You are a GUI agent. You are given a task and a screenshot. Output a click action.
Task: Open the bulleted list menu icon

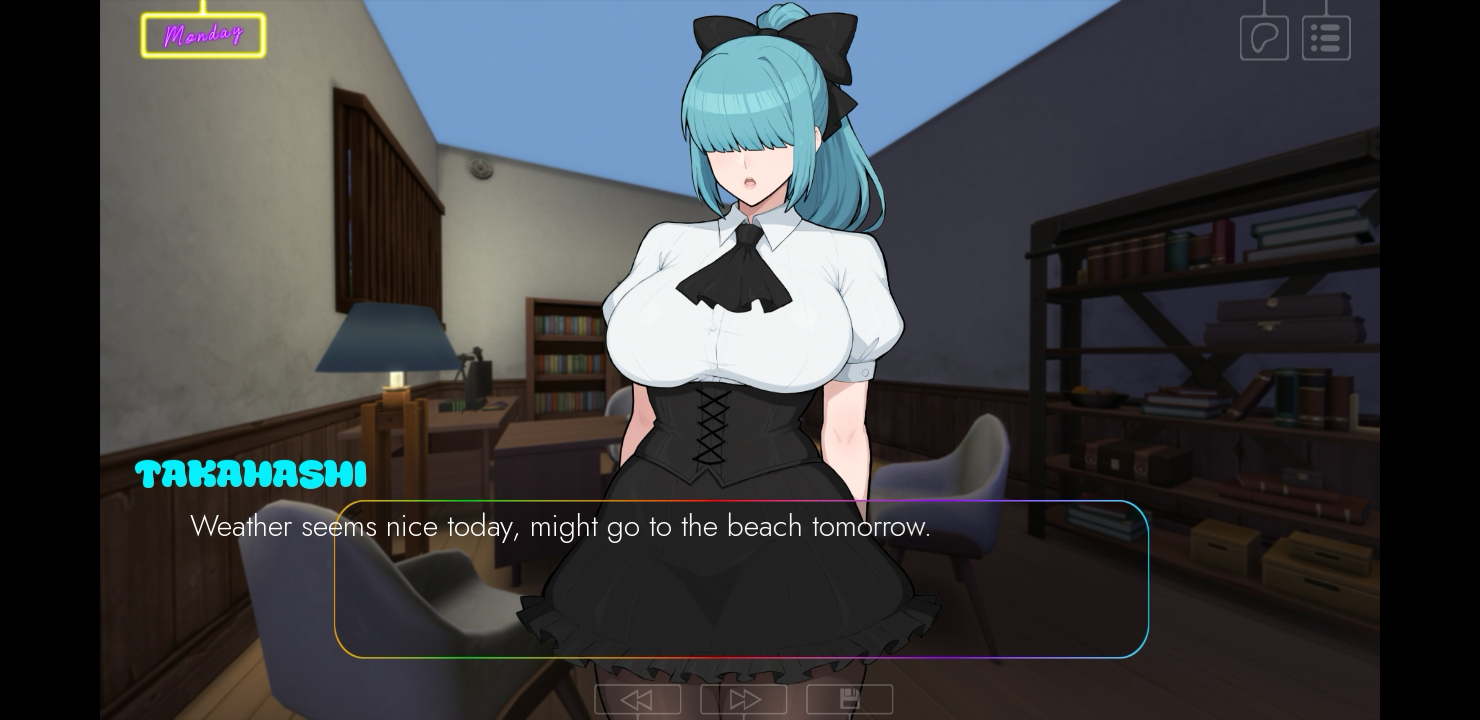click(x=1326, y=38)
